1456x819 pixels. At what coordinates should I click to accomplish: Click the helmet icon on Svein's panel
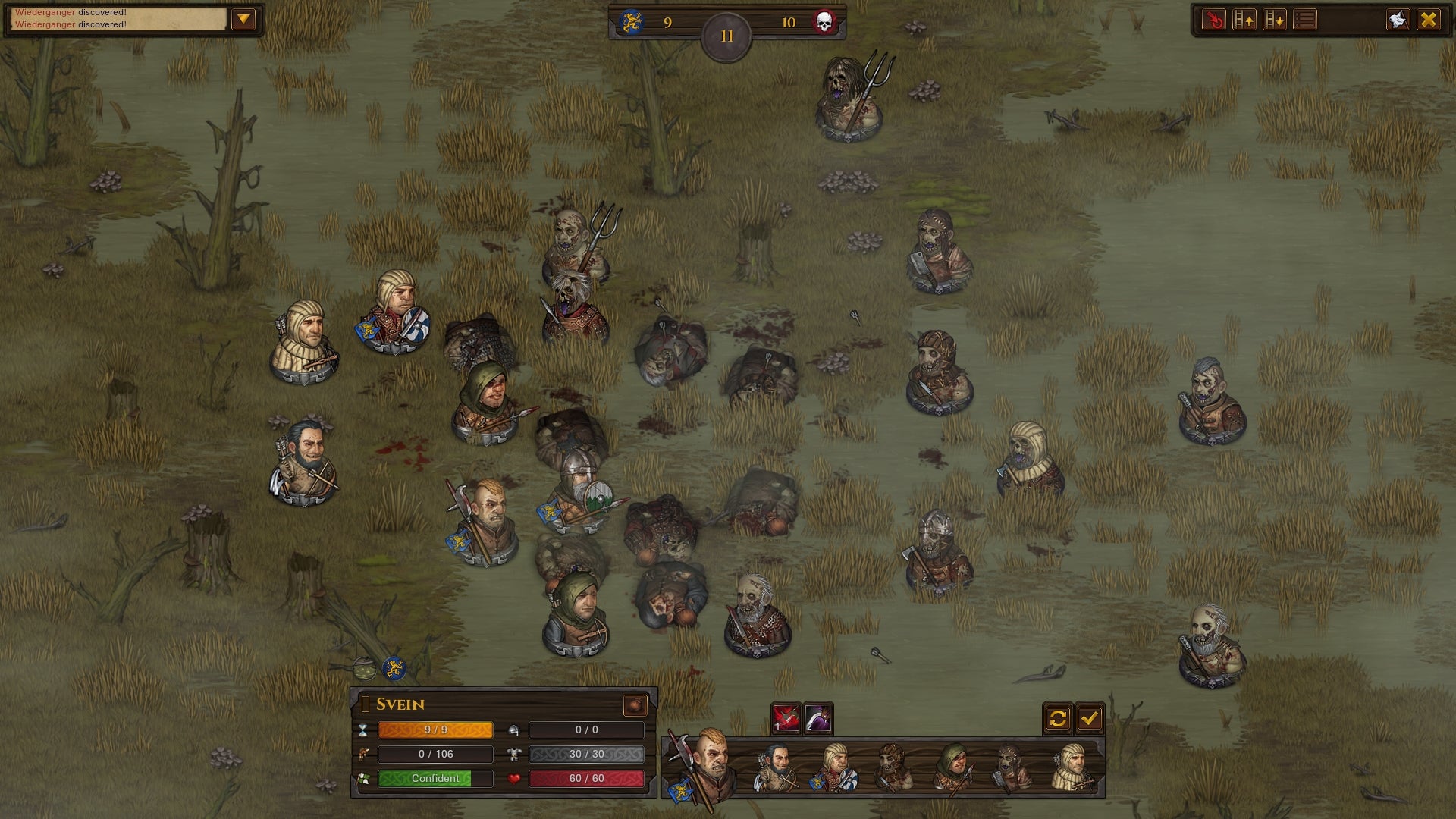coord(515,730)
